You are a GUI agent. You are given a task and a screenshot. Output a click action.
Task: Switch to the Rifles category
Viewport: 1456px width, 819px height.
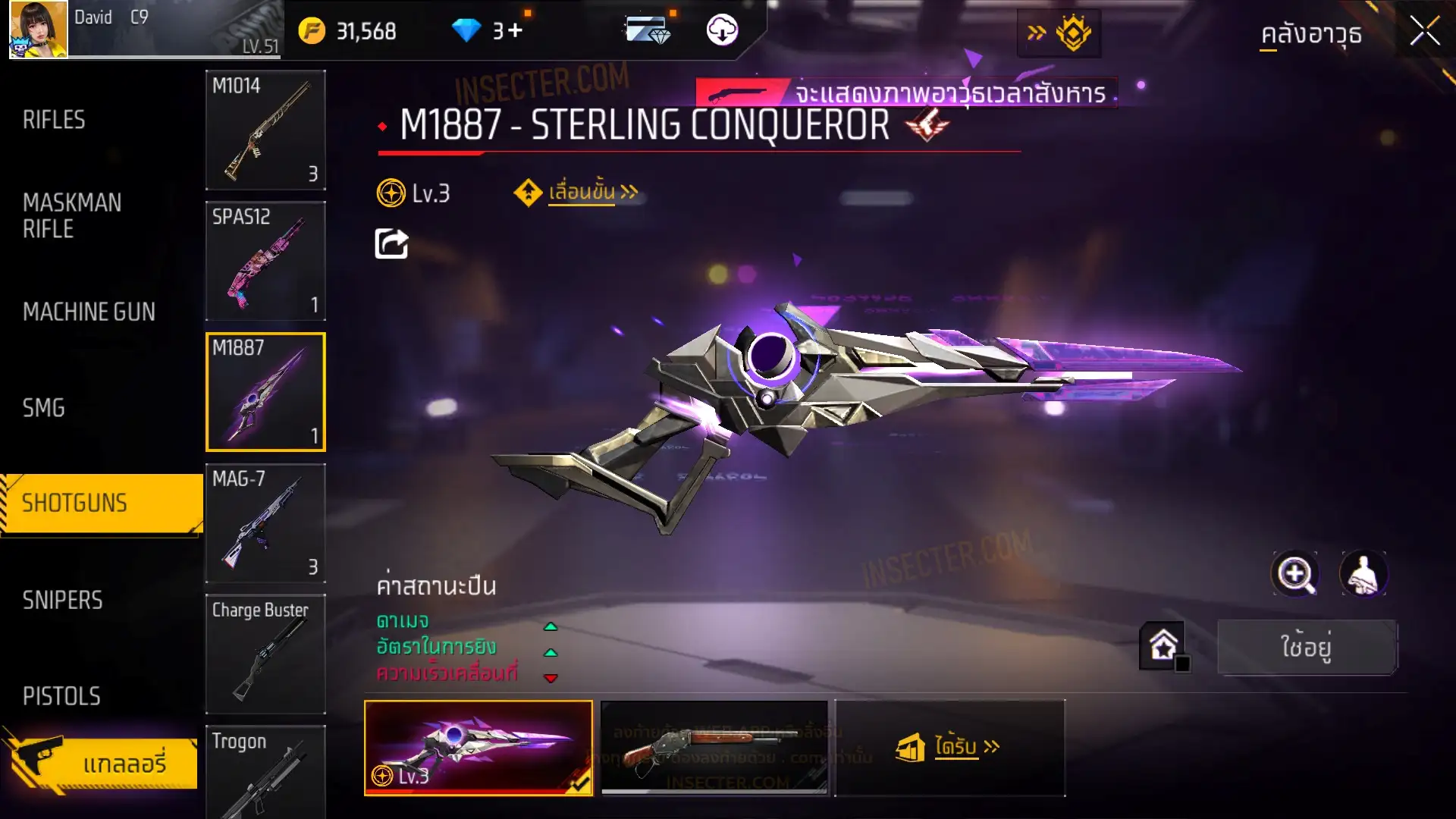[x=54, y=120]
